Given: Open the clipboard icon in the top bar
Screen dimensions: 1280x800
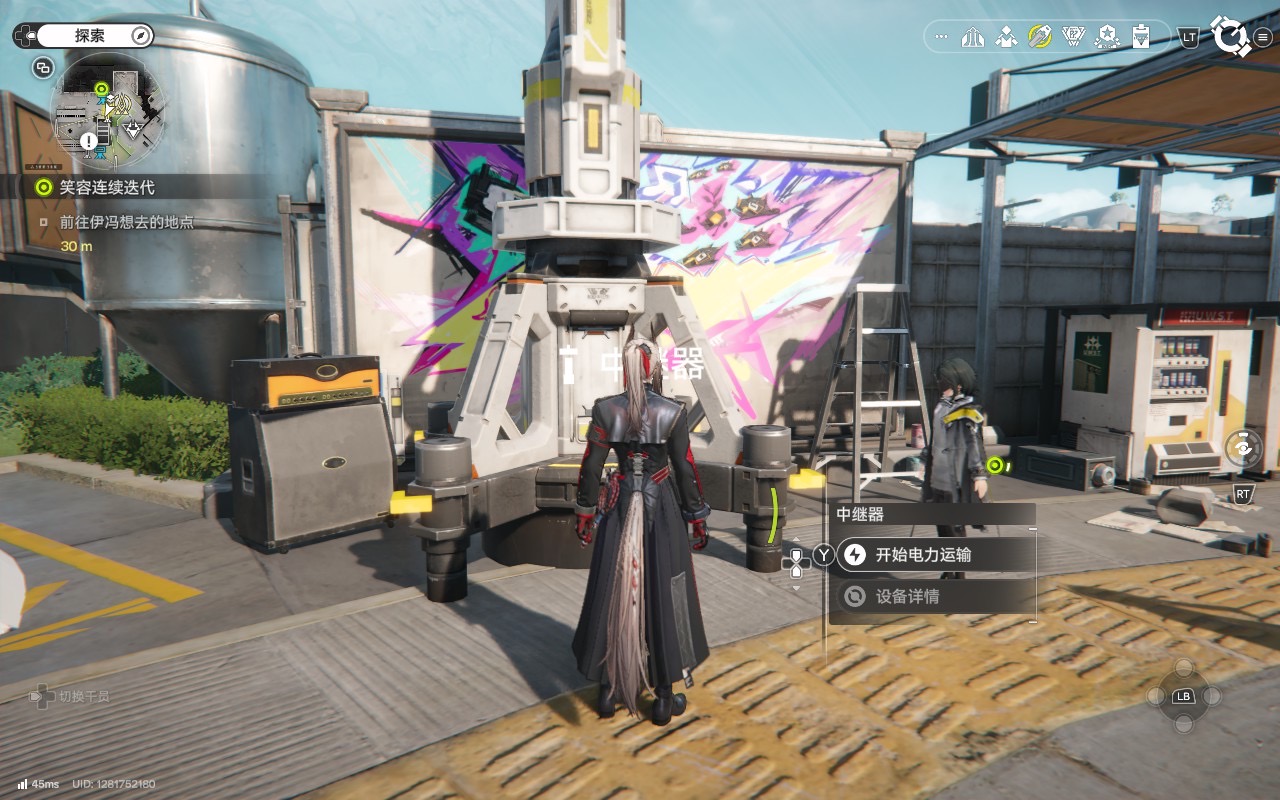Looking at the screenshot, I should 1140,37.
